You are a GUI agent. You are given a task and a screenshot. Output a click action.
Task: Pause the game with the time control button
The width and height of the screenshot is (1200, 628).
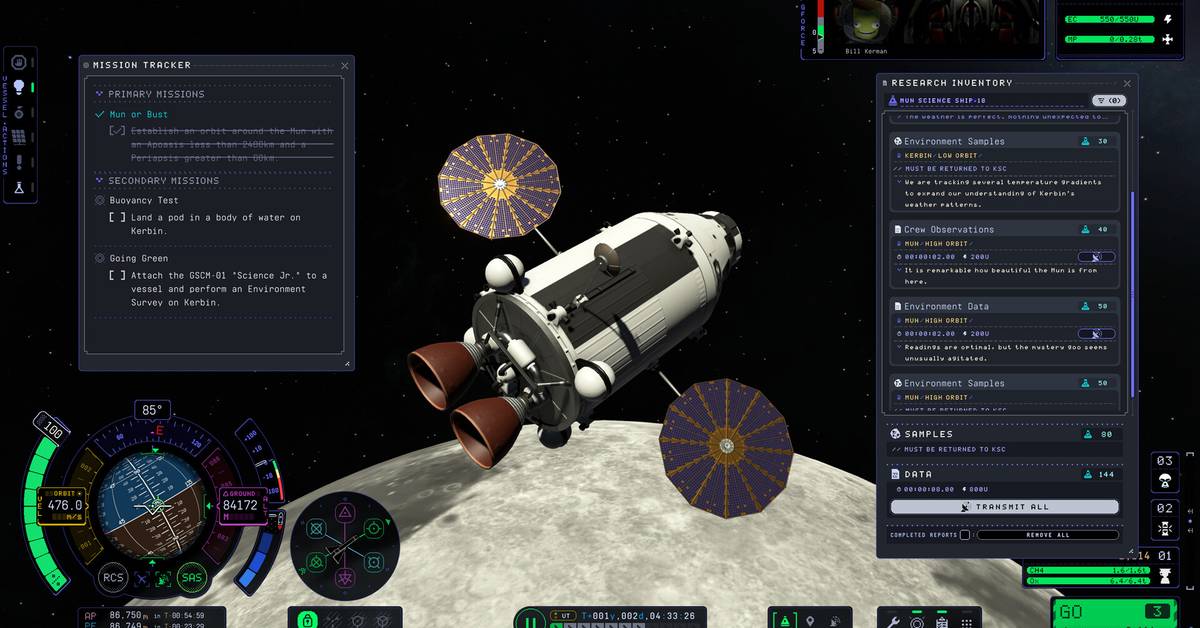click(530, 621)
